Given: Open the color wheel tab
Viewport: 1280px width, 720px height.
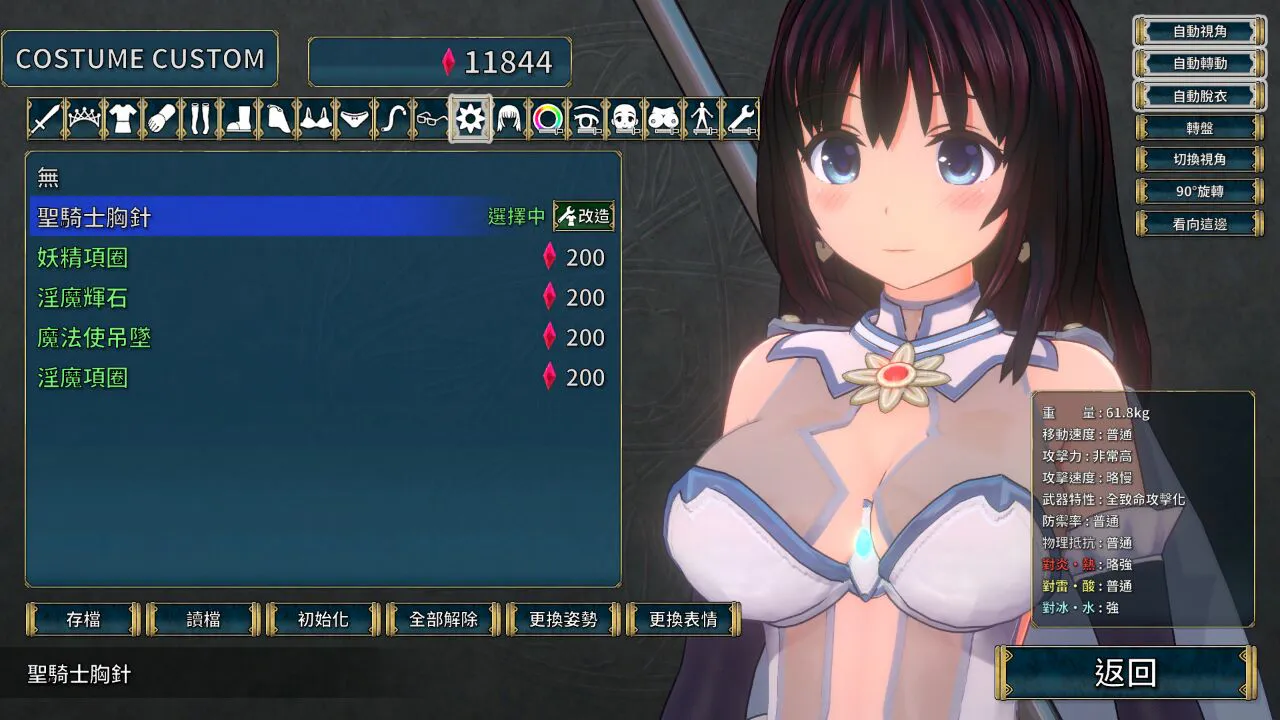Looking at the screenshot, I should 547,119.
